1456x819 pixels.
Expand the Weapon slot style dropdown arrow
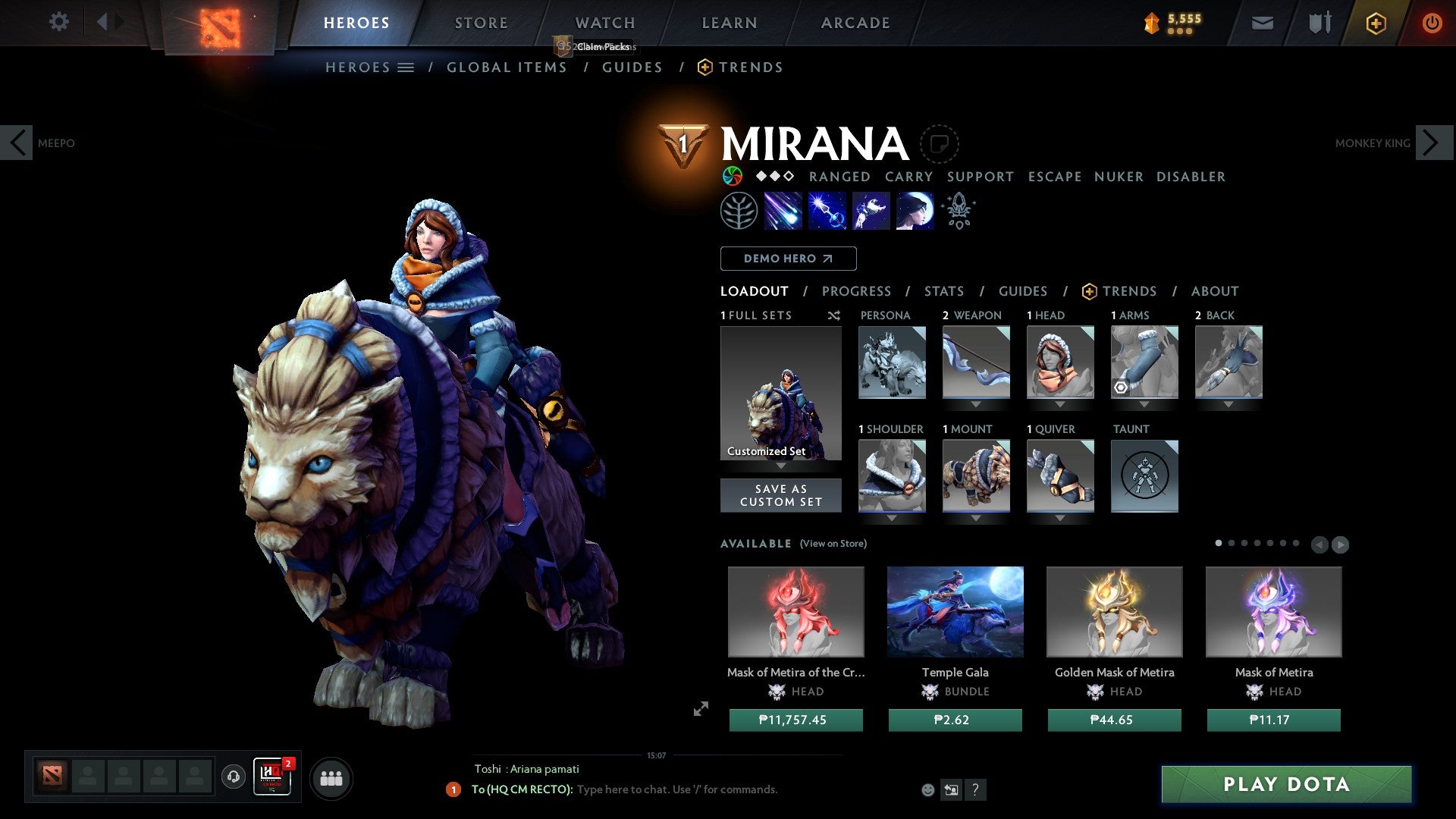coord(977,404)
